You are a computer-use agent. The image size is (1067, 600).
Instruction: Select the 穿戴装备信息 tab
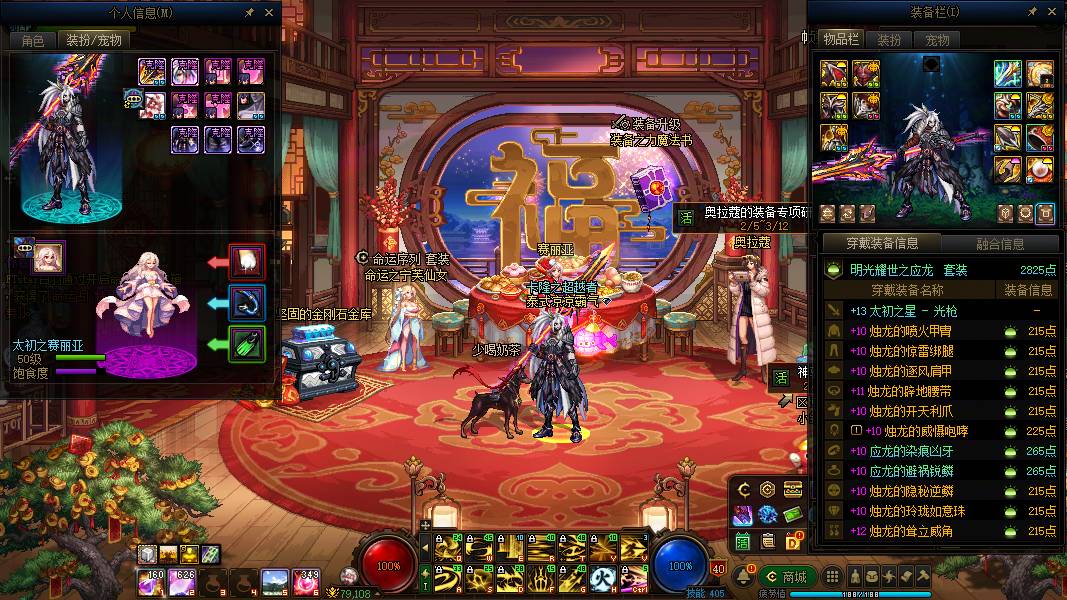click(882, 243)
